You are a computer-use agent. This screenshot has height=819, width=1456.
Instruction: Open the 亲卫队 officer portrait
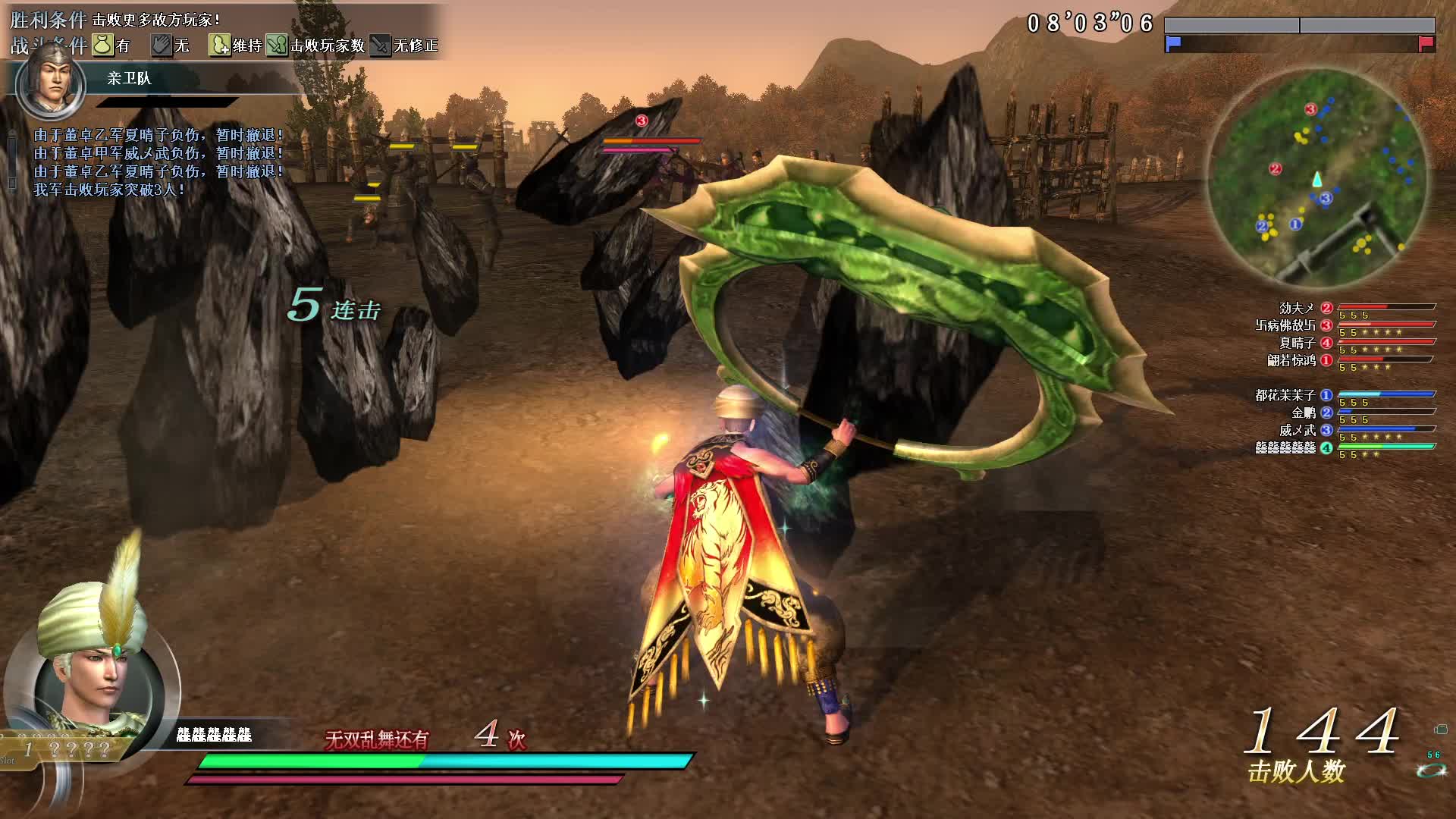coord(50,81)
